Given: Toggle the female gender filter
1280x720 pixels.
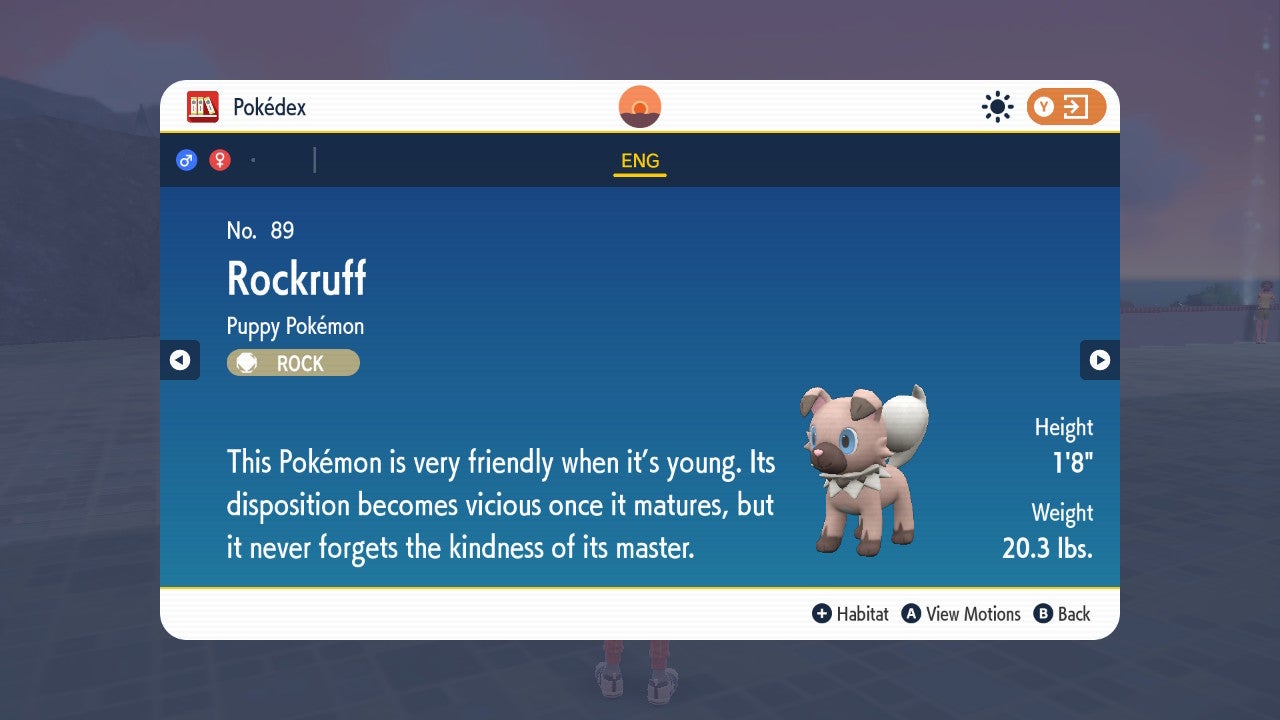Looking at the screenshot, I should click(219, 159).
